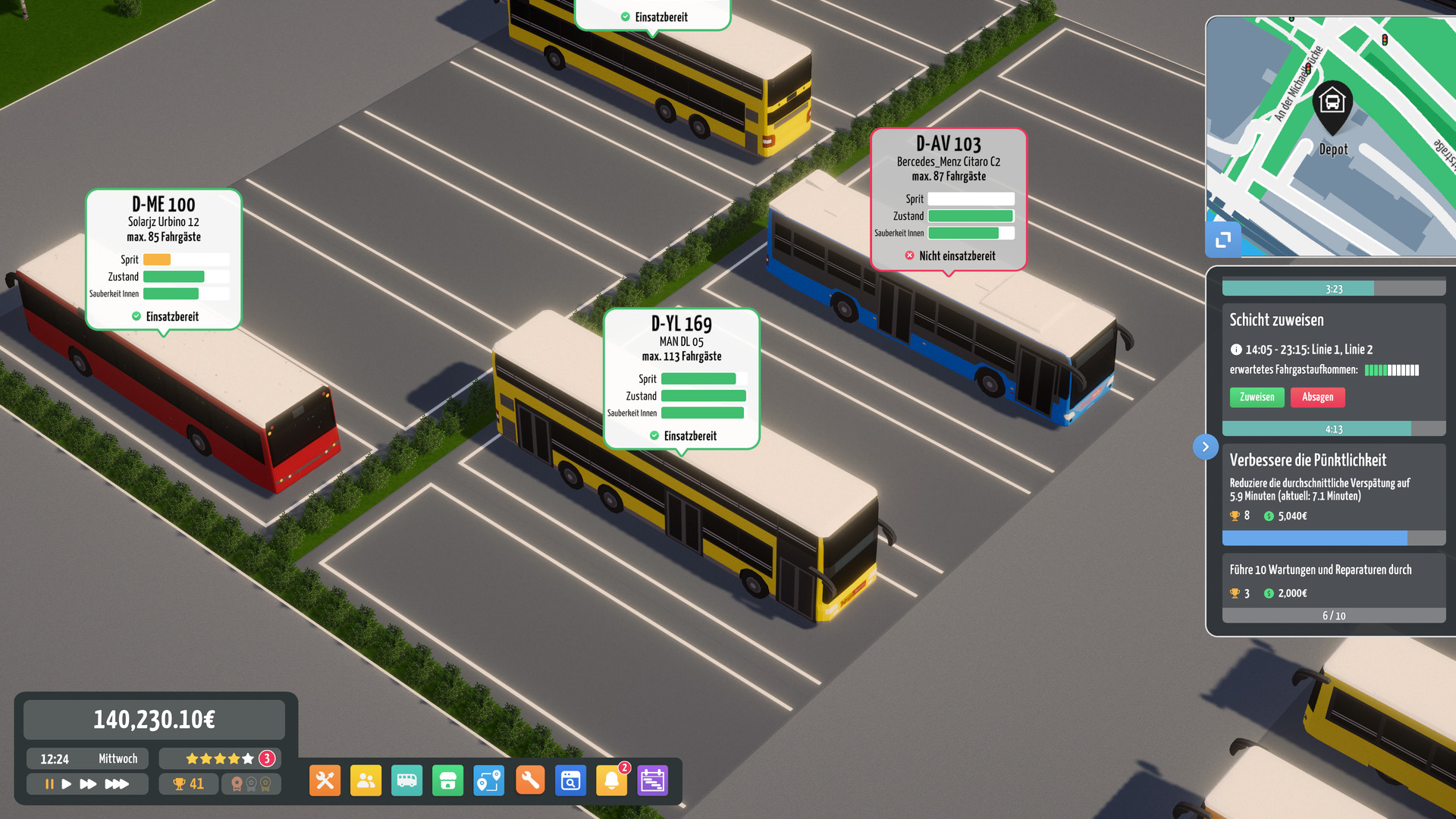This screenshot has width=1456, height=819.
Task: Open the repair tools menu
Action: click(x=325, y=780)
